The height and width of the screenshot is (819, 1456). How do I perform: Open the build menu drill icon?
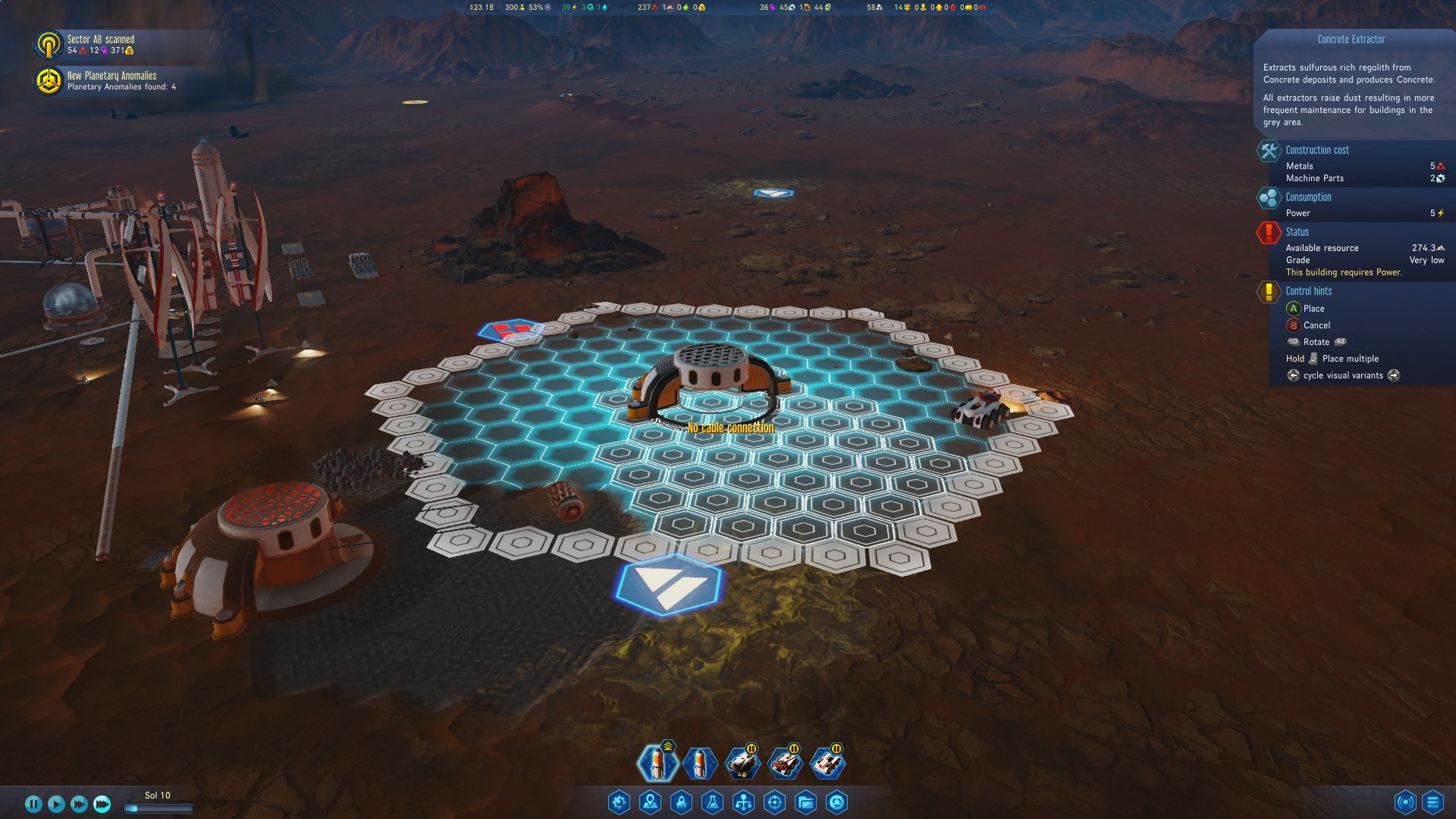click(619, 802)
